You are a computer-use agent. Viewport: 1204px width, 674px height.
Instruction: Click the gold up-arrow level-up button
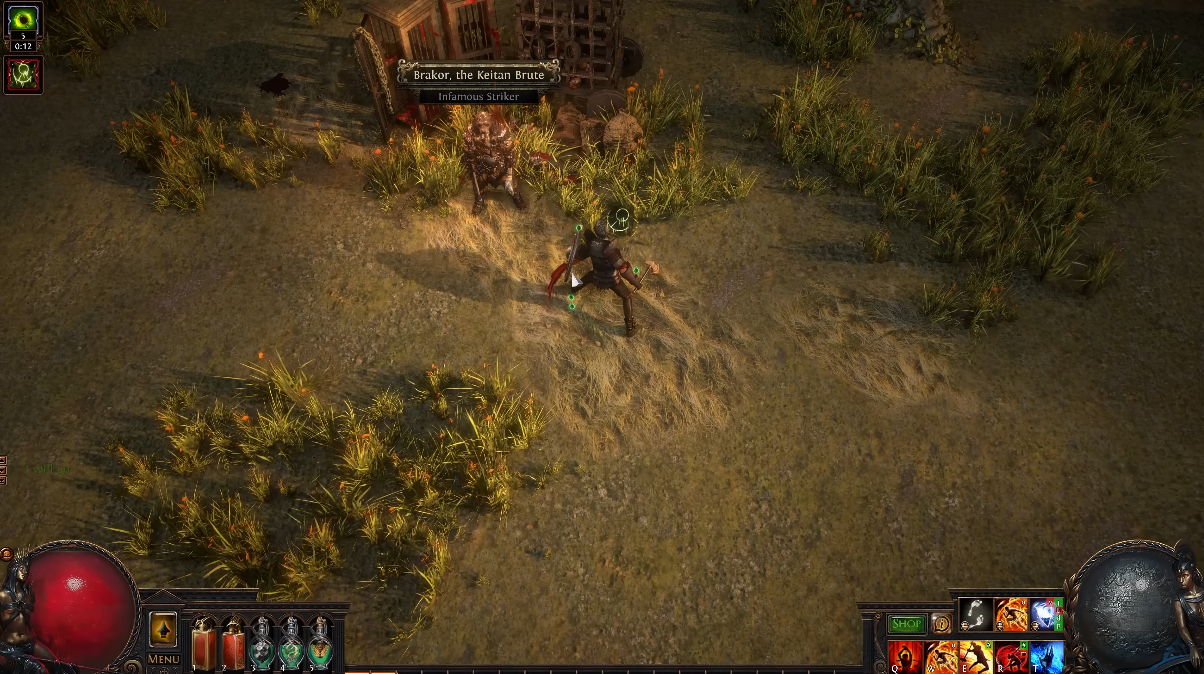tap(163, 629)
